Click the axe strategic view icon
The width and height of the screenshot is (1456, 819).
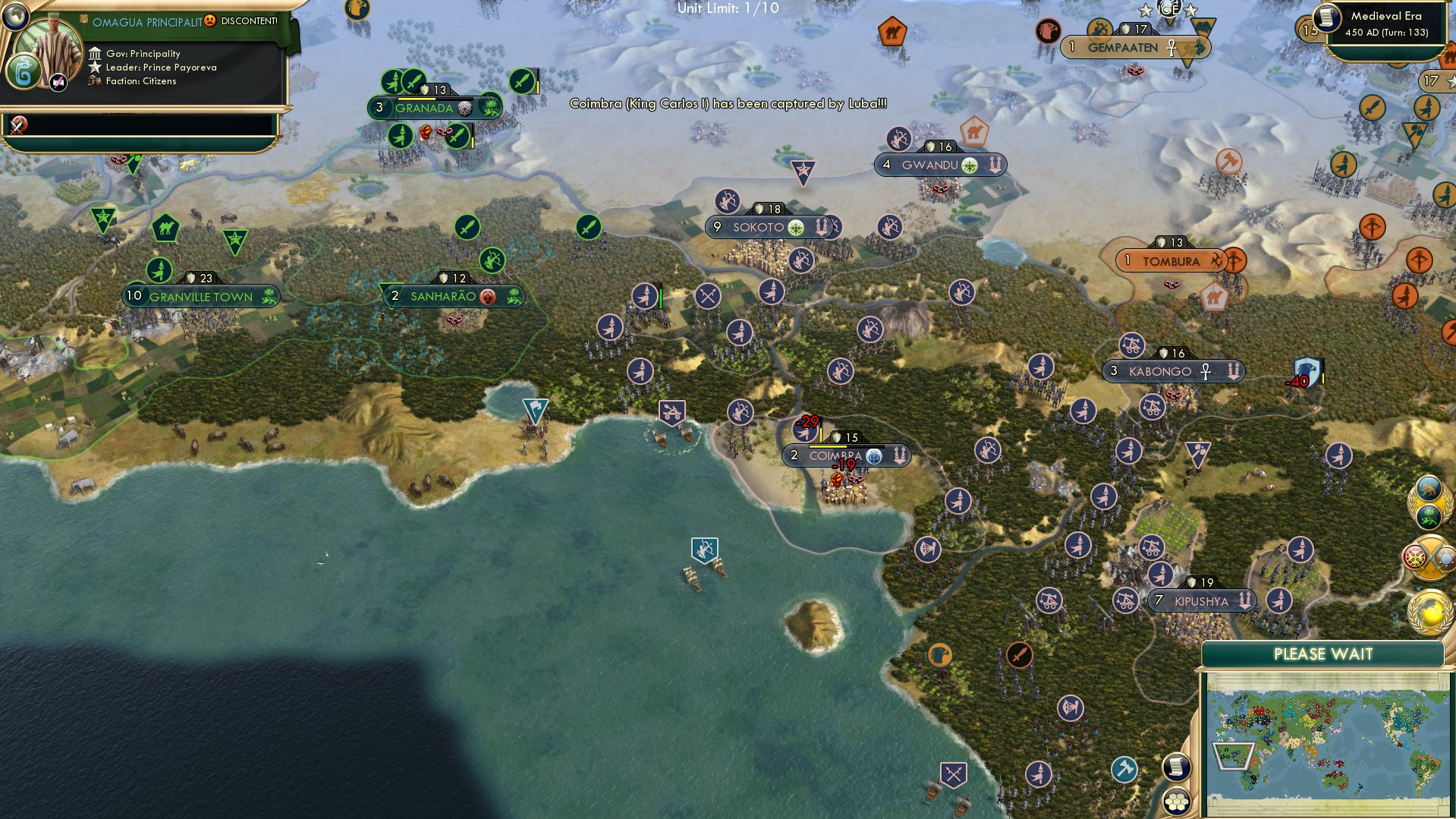(1125, 767)
